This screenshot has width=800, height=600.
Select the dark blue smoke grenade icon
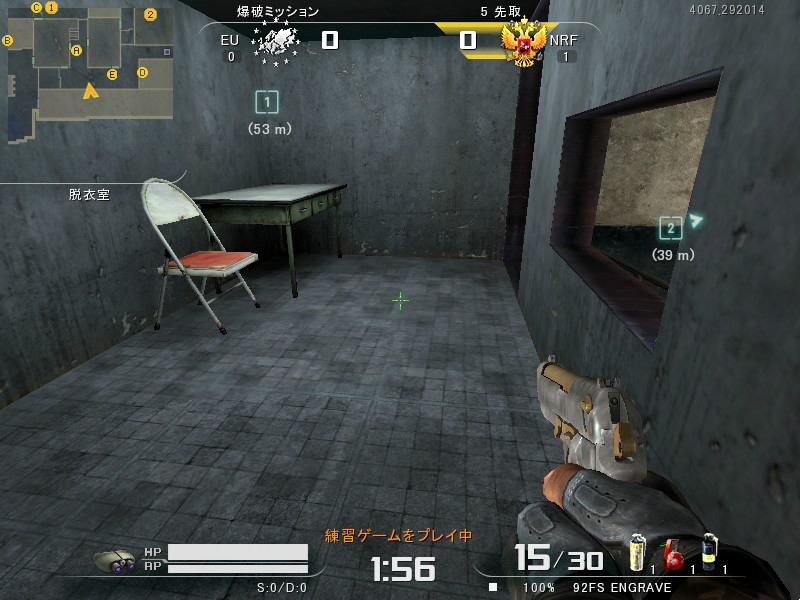pos(709,552)
